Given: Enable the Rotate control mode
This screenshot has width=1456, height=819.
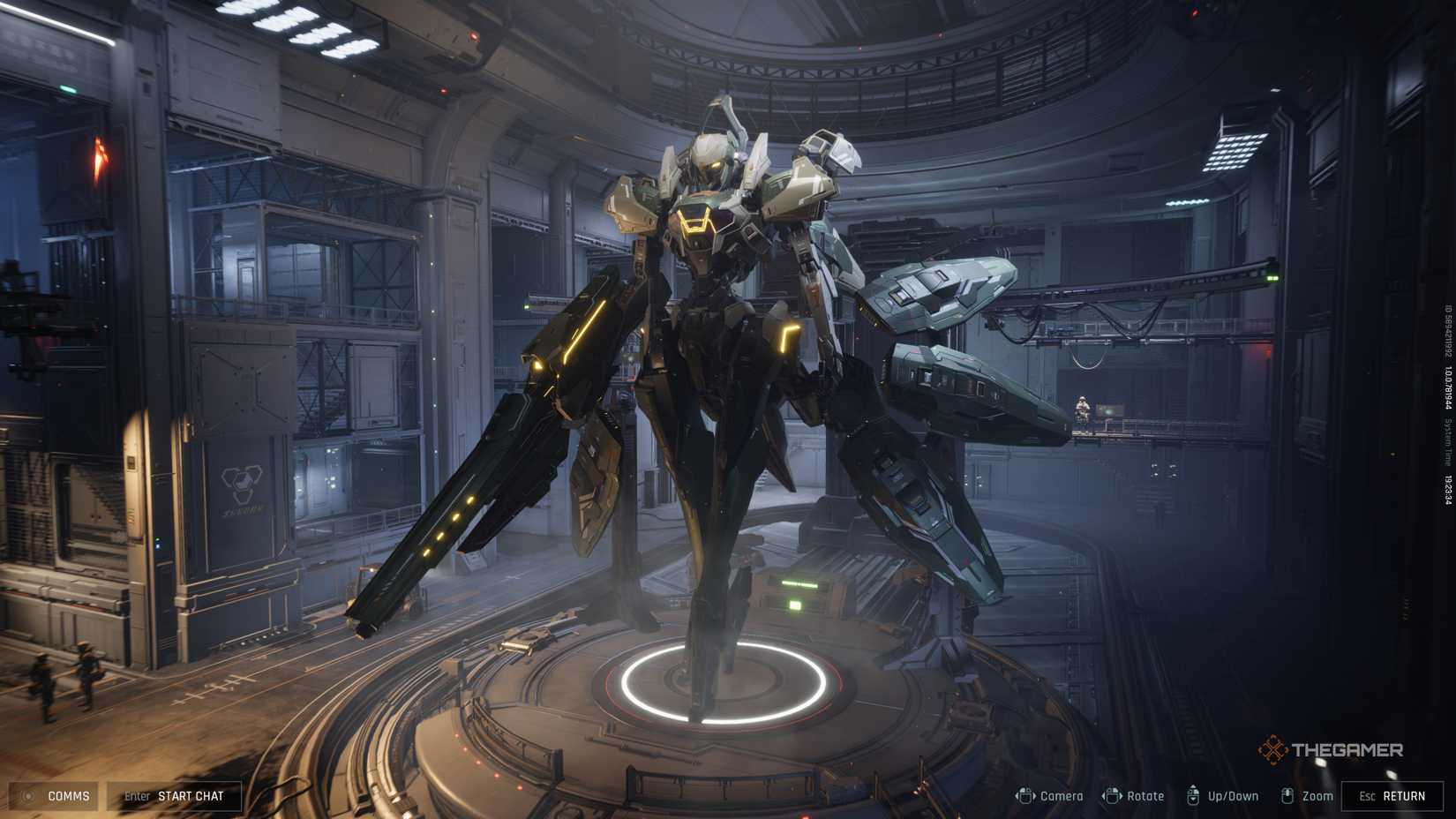Looking at the screenshot, I should [x=1138, y=795].
